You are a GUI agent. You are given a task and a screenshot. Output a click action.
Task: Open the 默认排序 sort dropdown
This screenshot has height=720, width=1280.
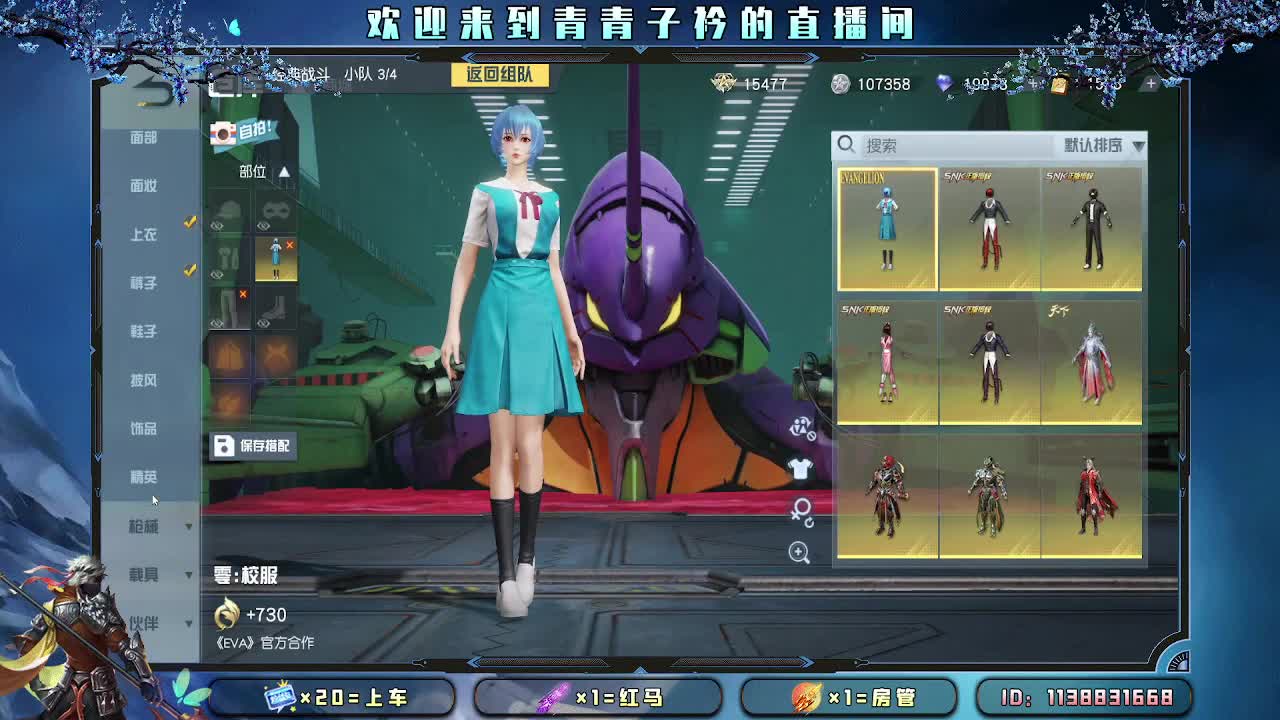[1097, 145]
